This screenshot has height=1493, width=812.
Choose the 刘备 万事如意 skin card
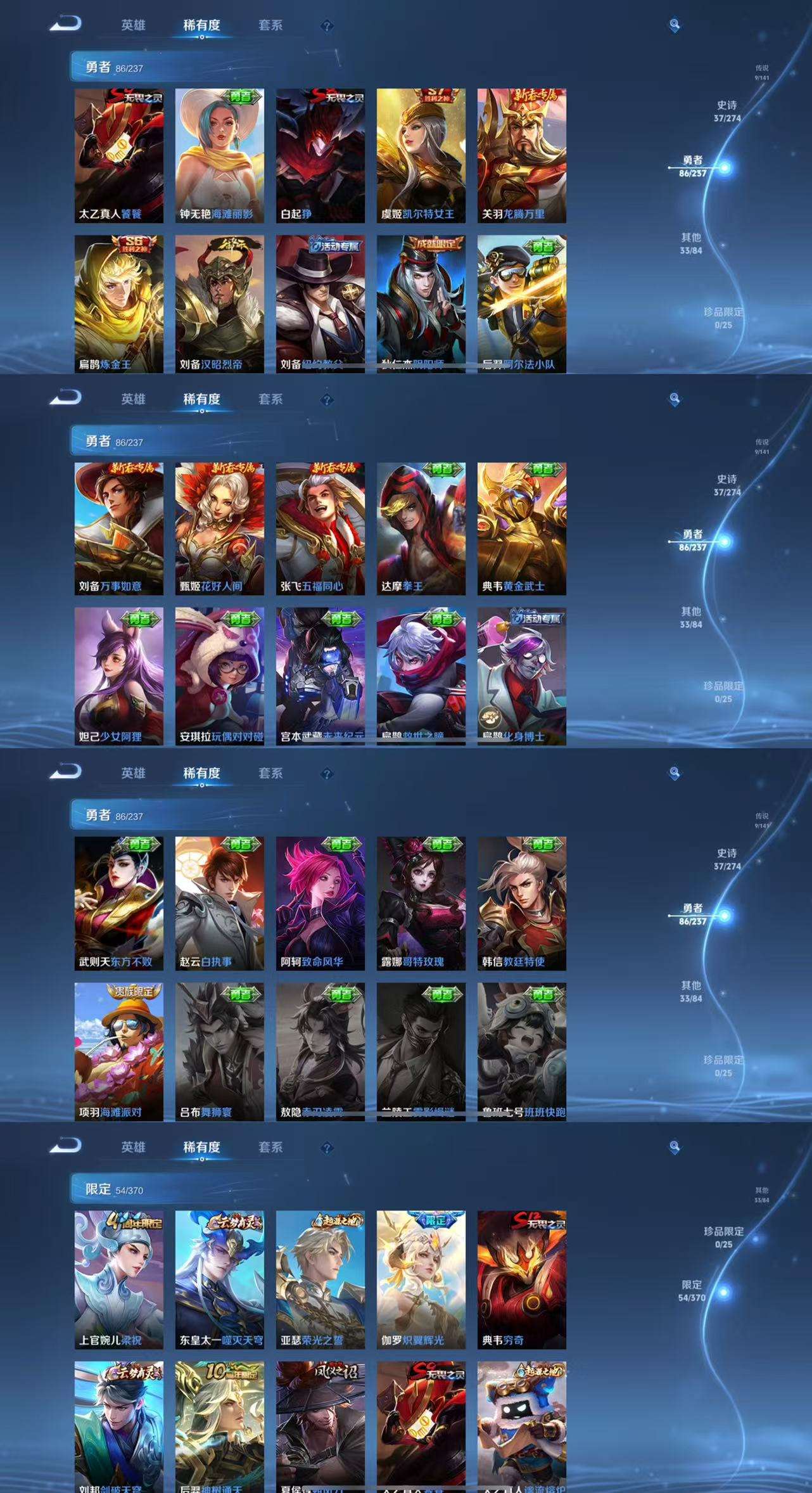tap(118, 529)
